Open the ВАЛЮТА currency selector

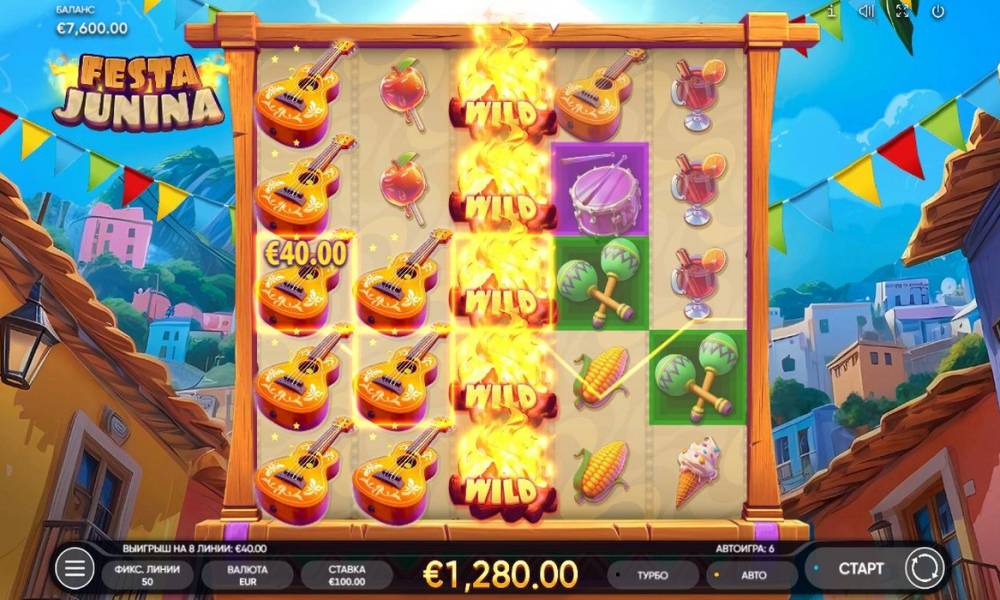[x=247, y=575]
